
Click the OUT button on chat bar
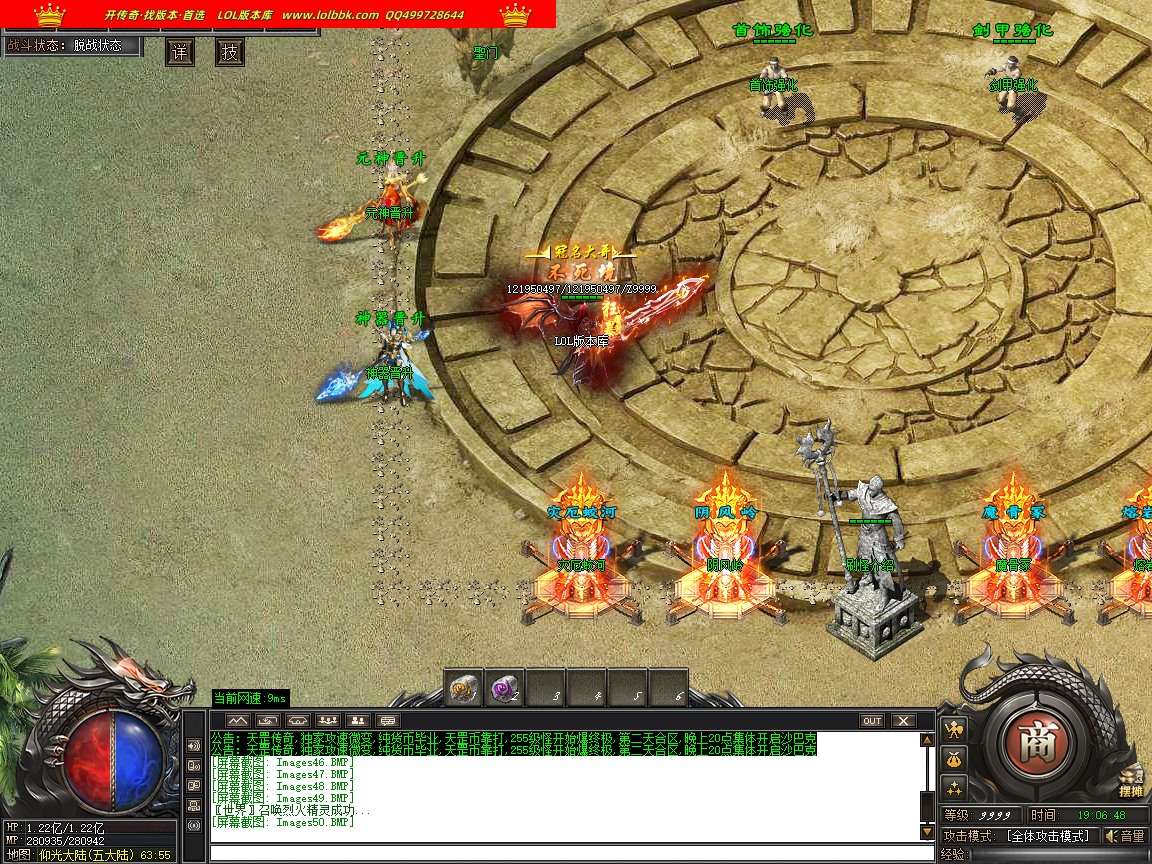872,720
